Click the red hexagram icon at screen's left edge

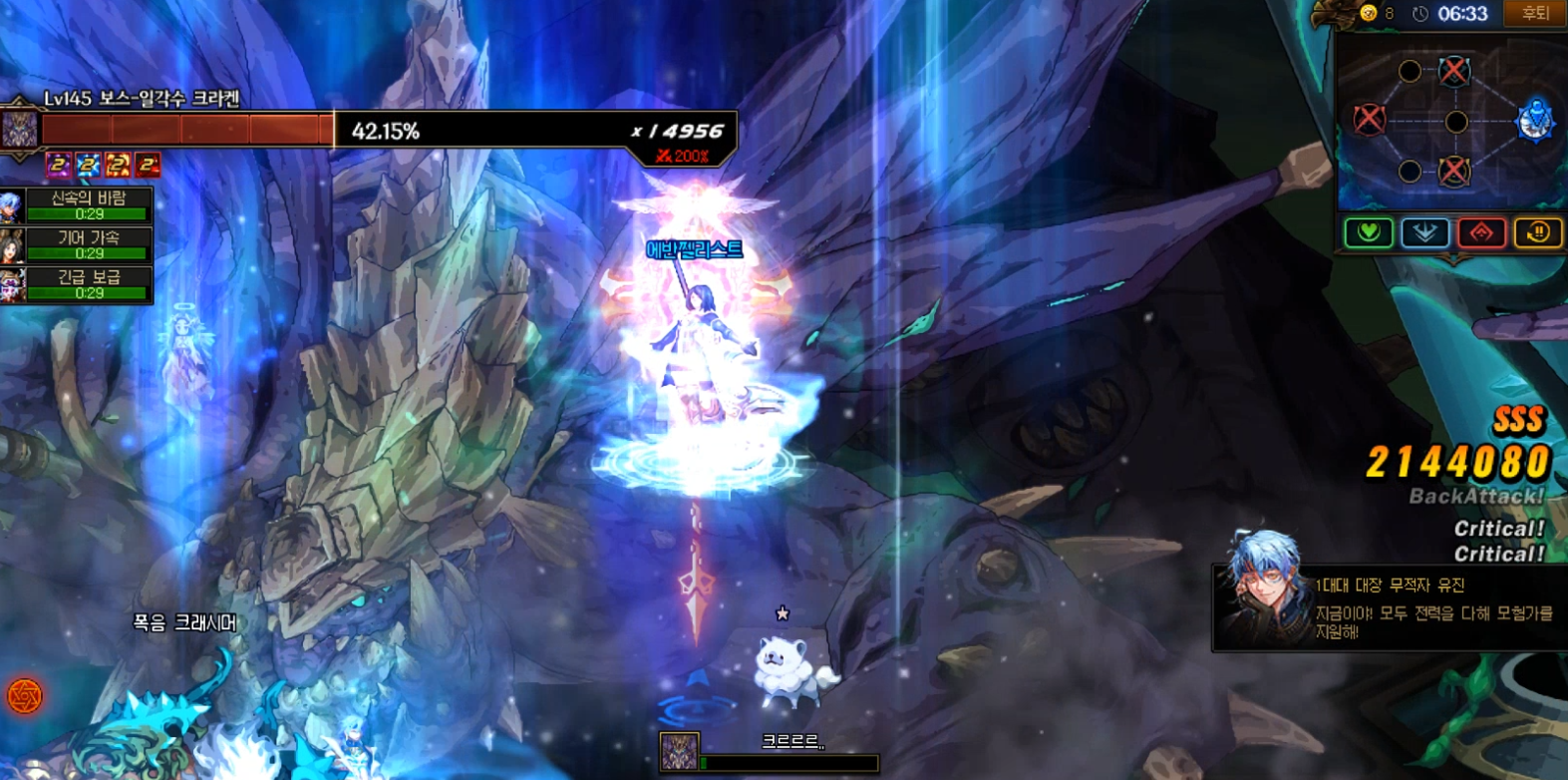(x=24, y=695)
